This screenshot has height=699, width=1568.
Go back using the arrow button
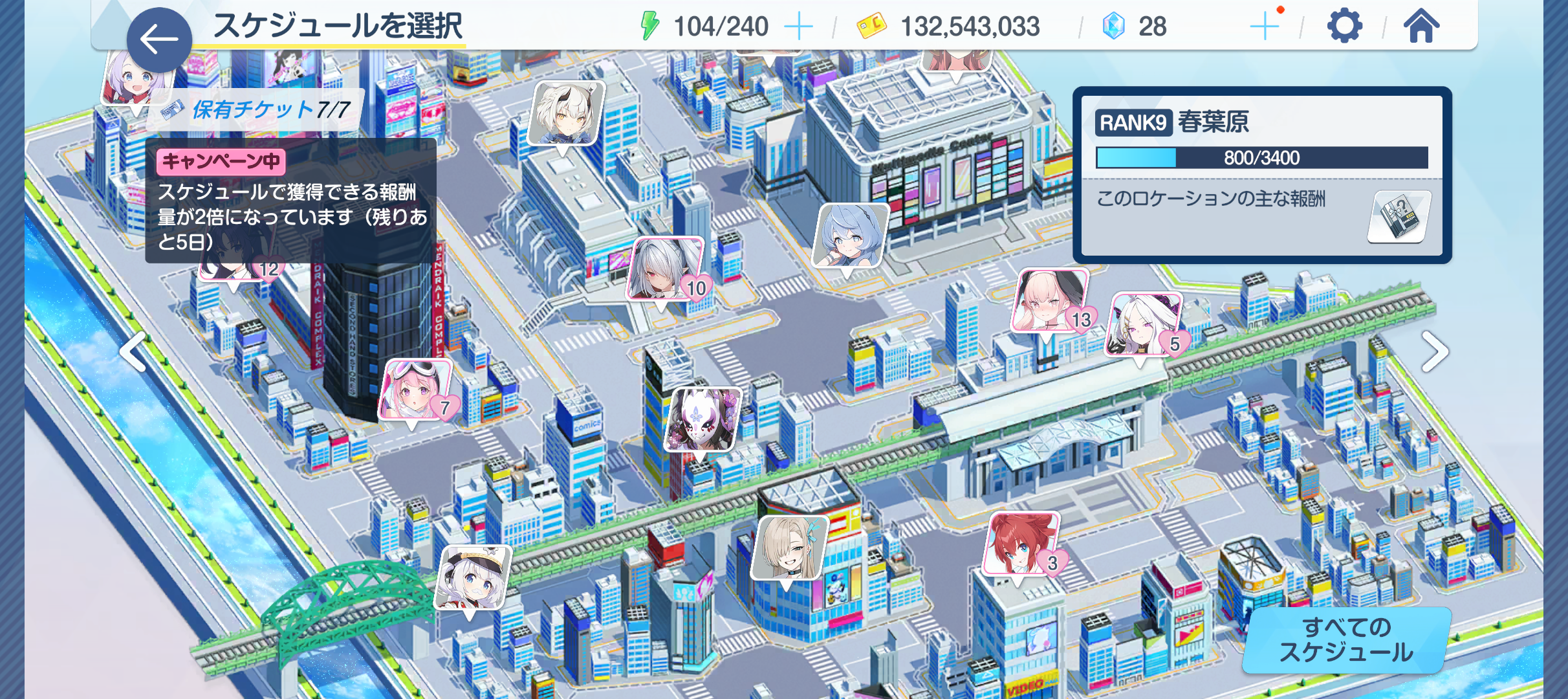click(158, 39)
